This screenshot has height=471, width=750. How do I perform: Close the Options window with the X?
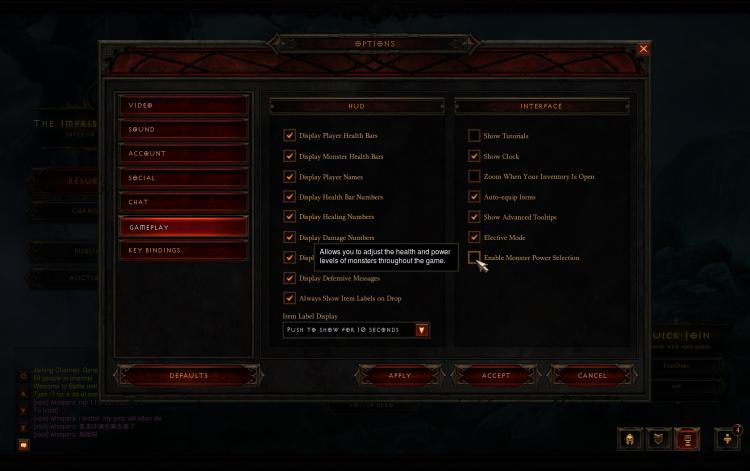click(x=643, y=48)
